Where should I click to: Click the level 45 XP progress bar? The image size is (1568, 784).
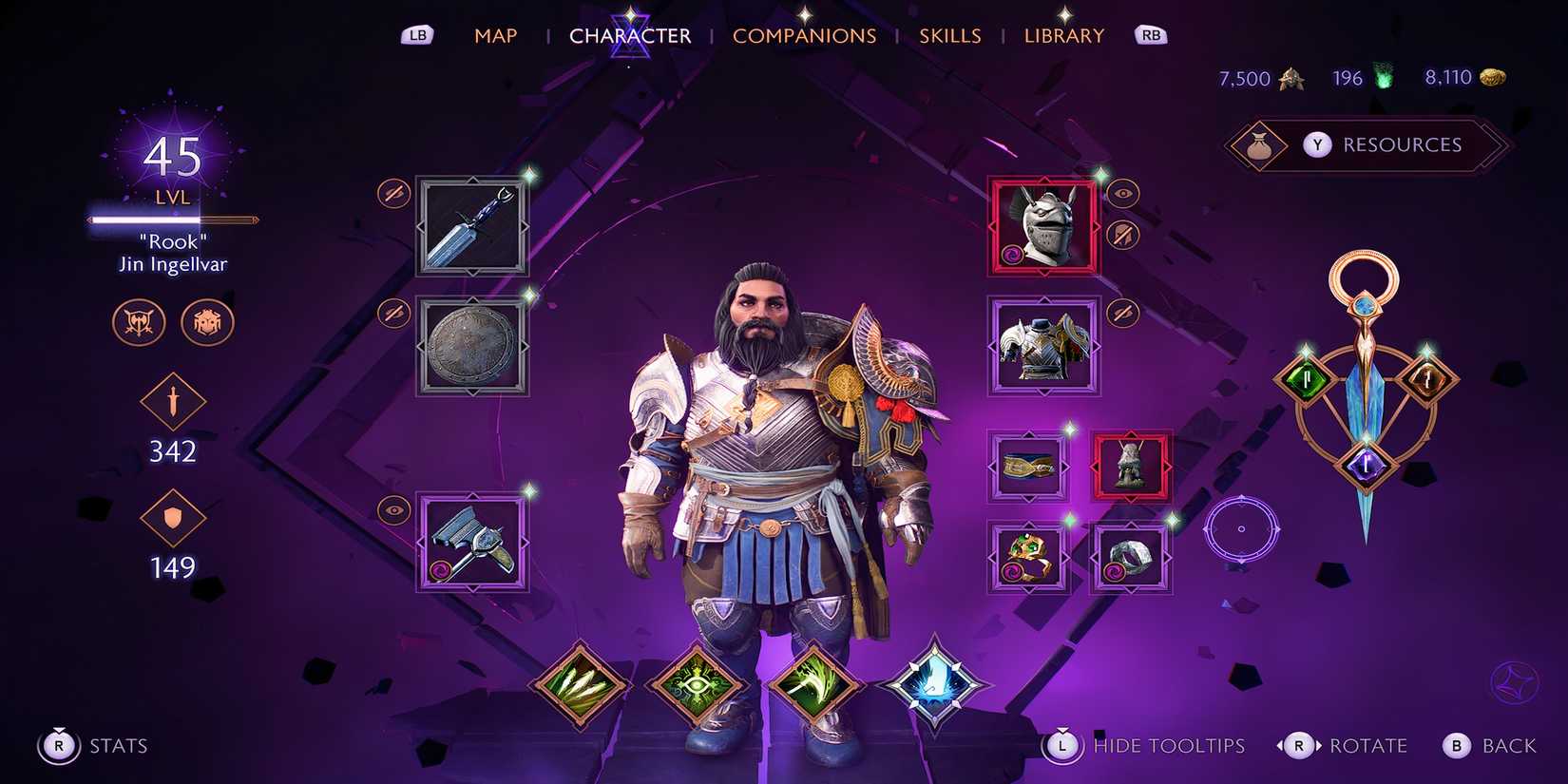click(x=171, y=220)
